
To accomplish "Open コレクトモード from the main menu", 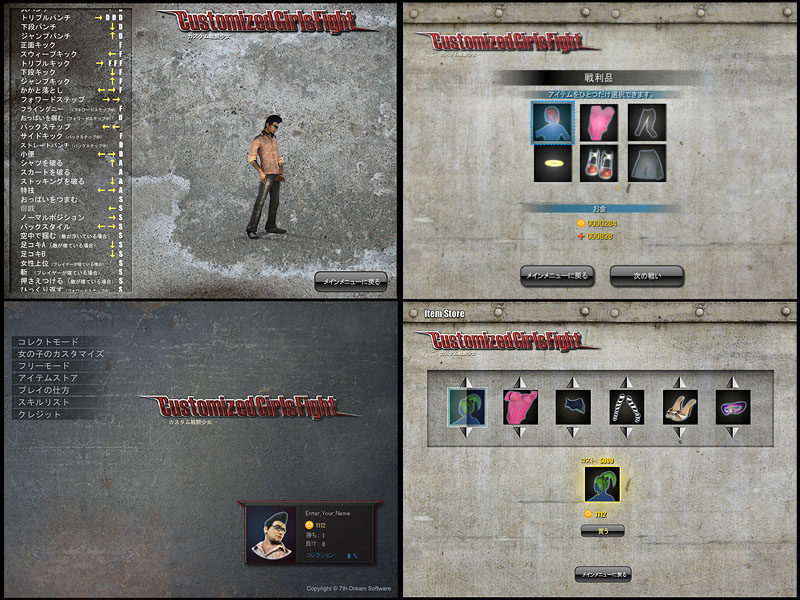I will pyautogui.click(x=47, y=343).
